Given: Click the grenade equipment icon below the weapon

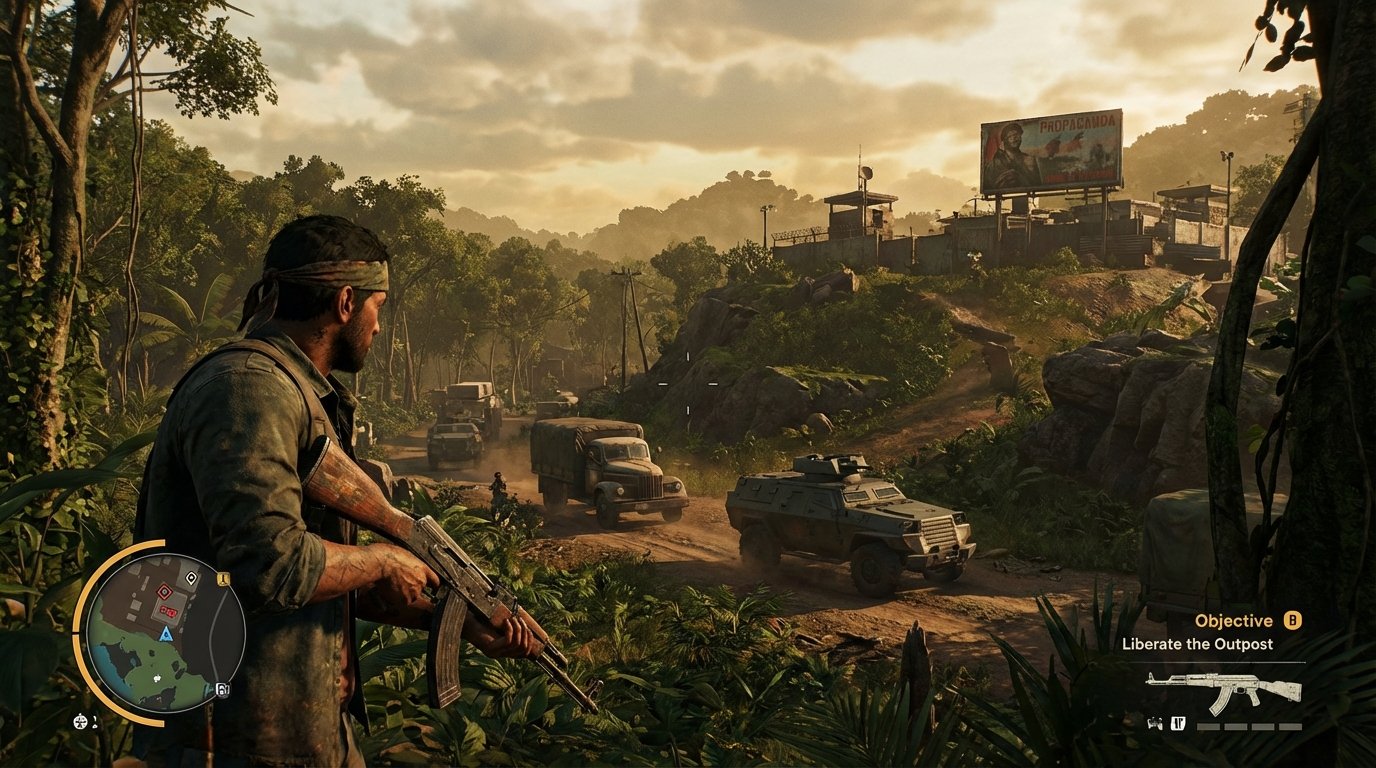Looking at the screenshot, I should pos(1156,723).
